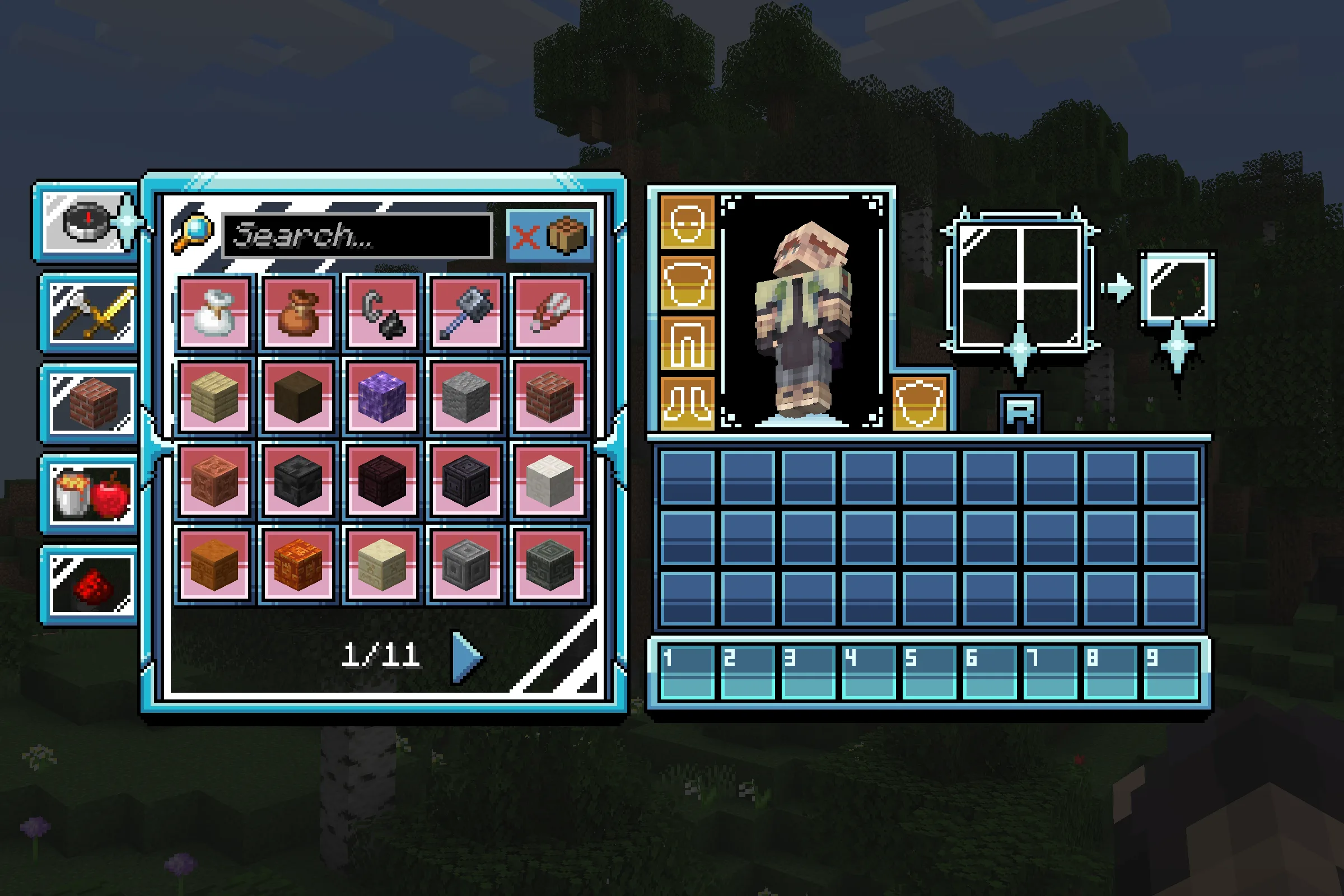Click the chestplate armor slot
Screen dimensions: 1344x896
coord(687,283)
